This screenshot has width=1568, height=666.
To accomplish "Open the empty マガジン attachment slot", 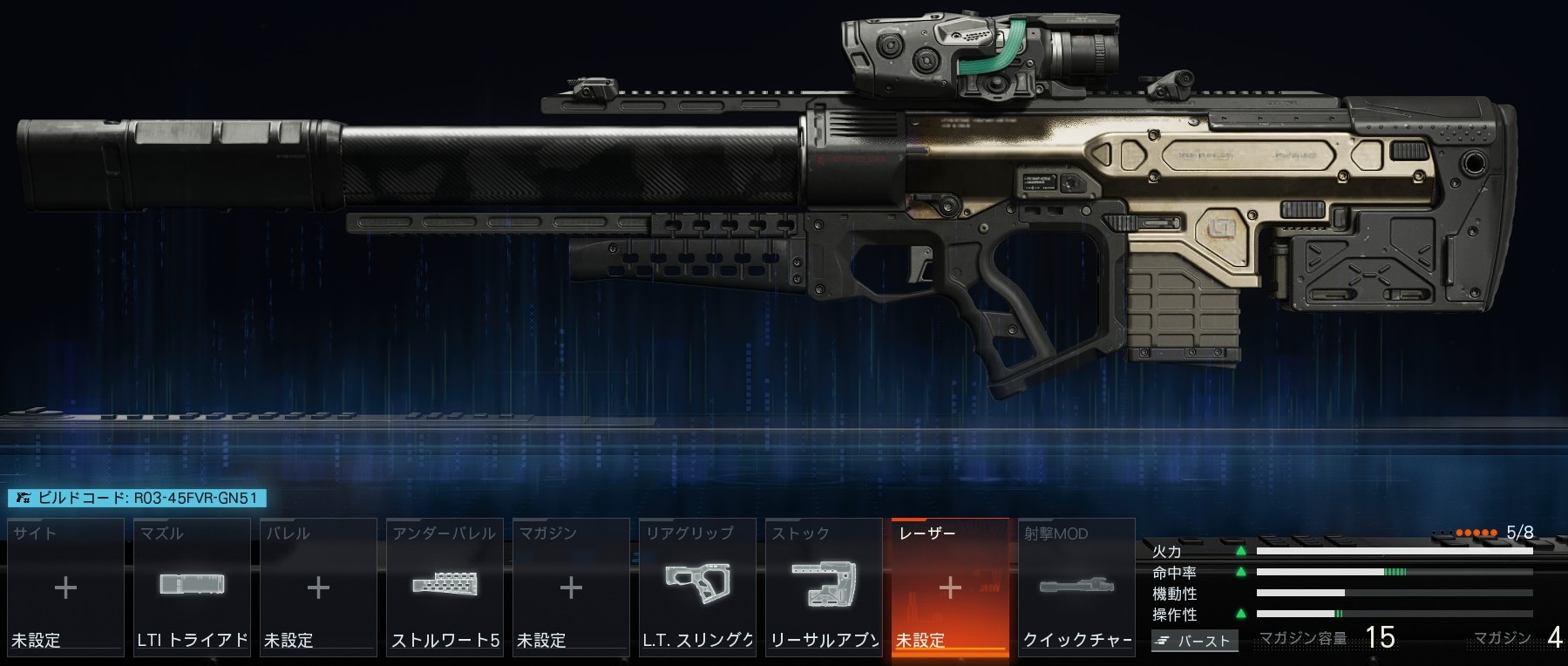I will (571, 587).
